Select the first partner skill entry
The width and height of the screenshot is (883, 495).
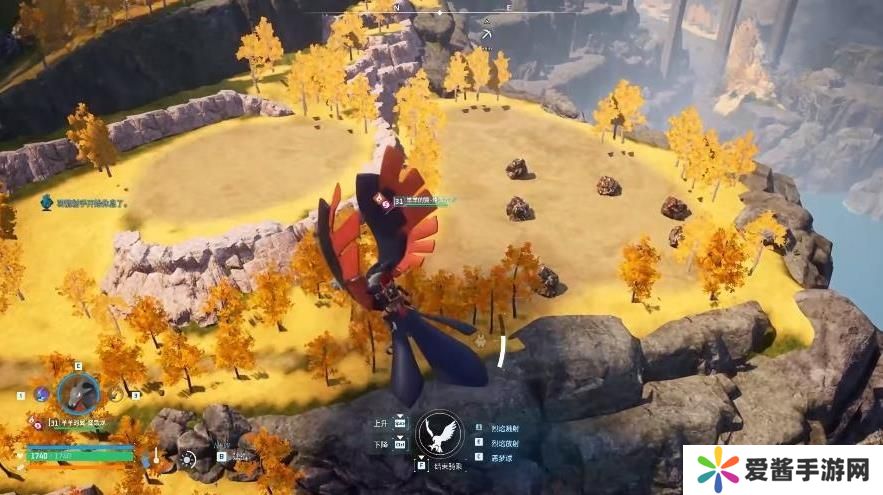pyautogui.click(x=503, y=428)
